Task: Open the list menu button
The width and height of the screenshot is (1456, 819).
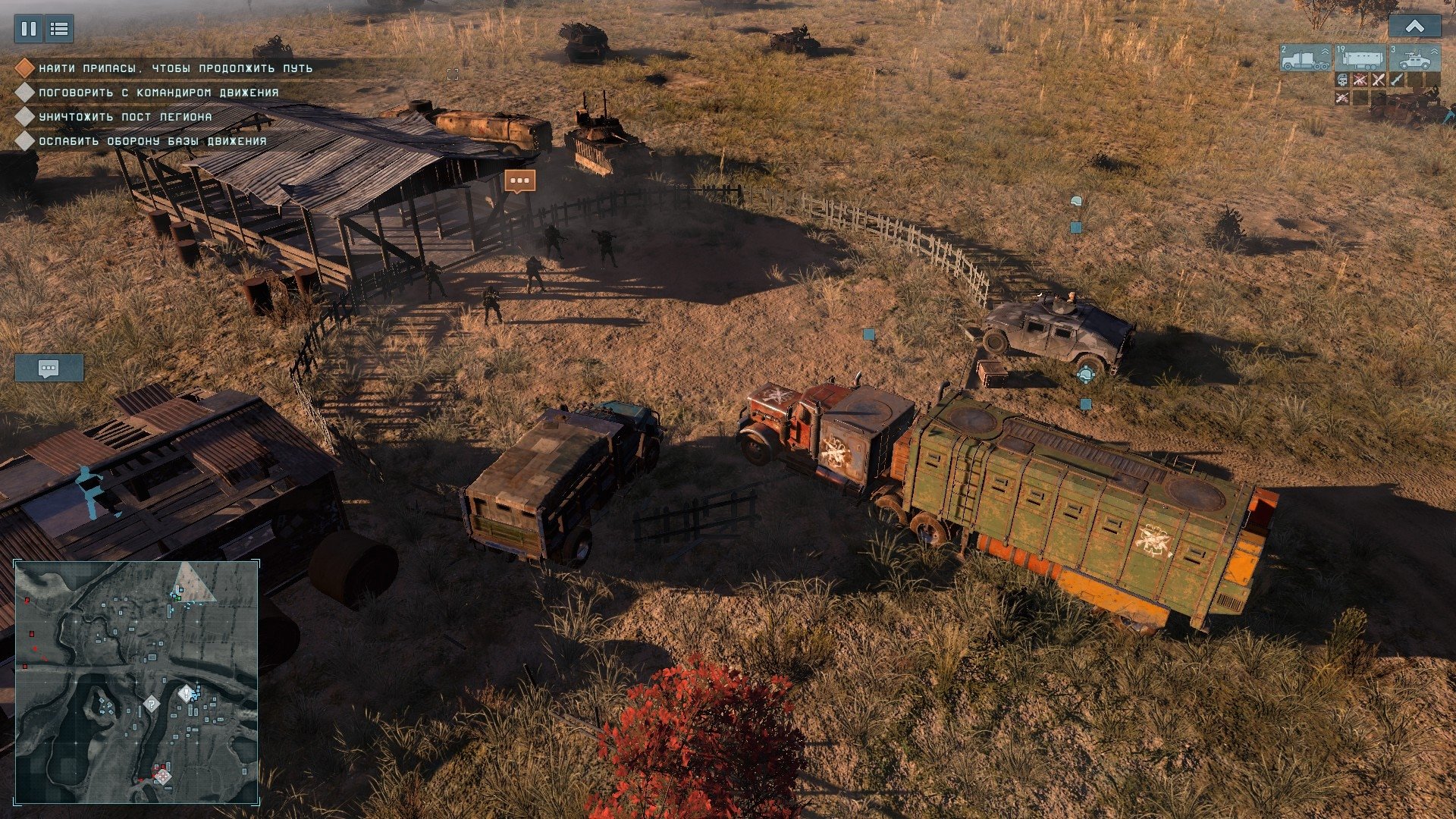Action: point(59,29)
